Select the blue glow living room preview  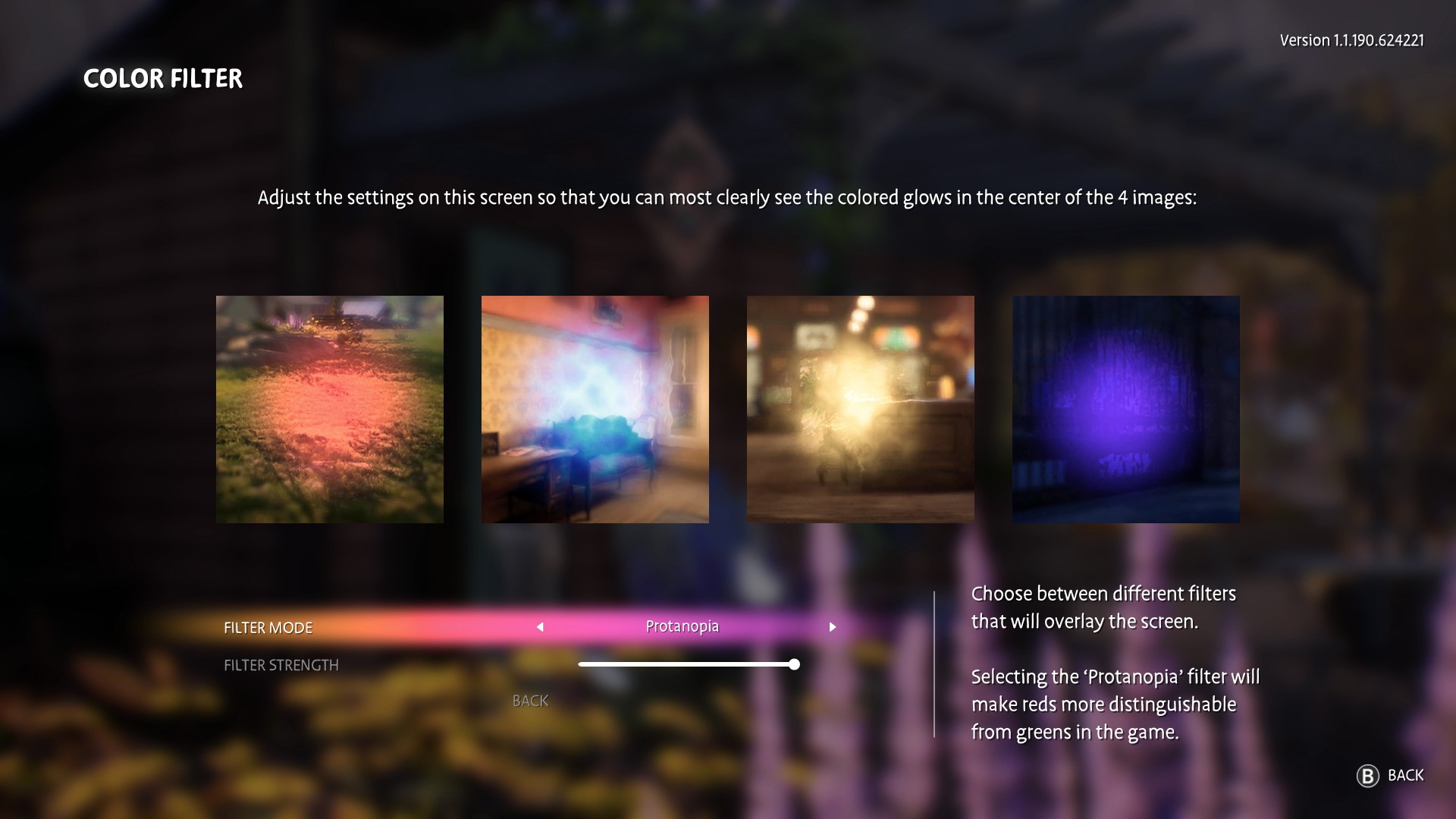point(595,409)
